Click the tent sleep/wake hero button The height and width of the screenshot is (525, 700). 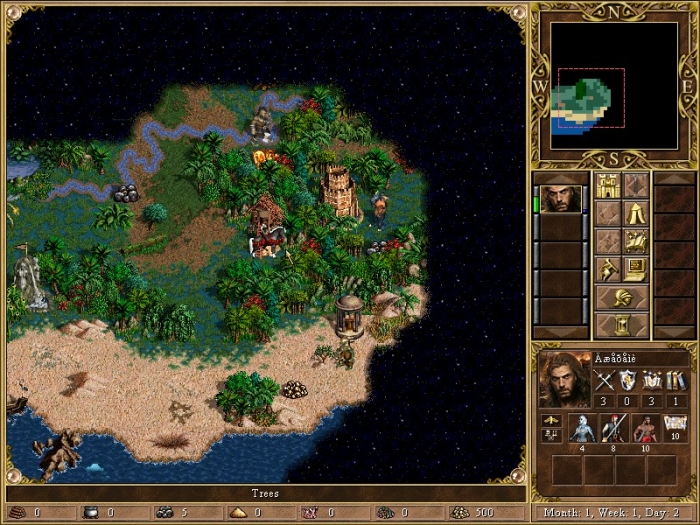click(636, 213)
